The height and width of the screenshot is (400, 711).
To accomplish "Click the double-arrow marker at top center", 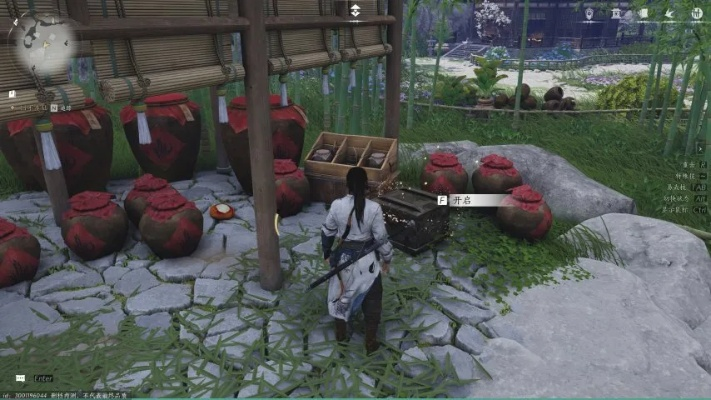I will pyautogui.click(x=355, y=12).
